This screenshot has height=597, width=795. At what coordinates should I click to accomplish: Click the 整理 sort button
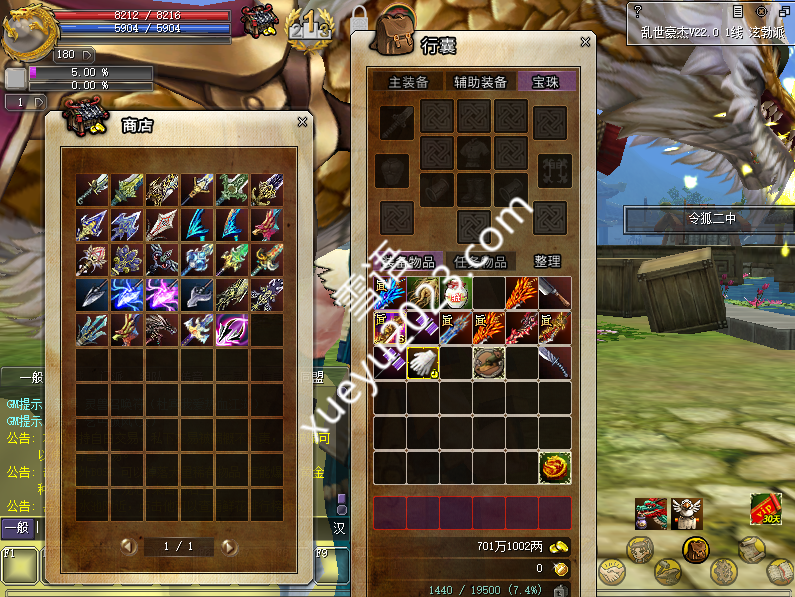(547, 261)
